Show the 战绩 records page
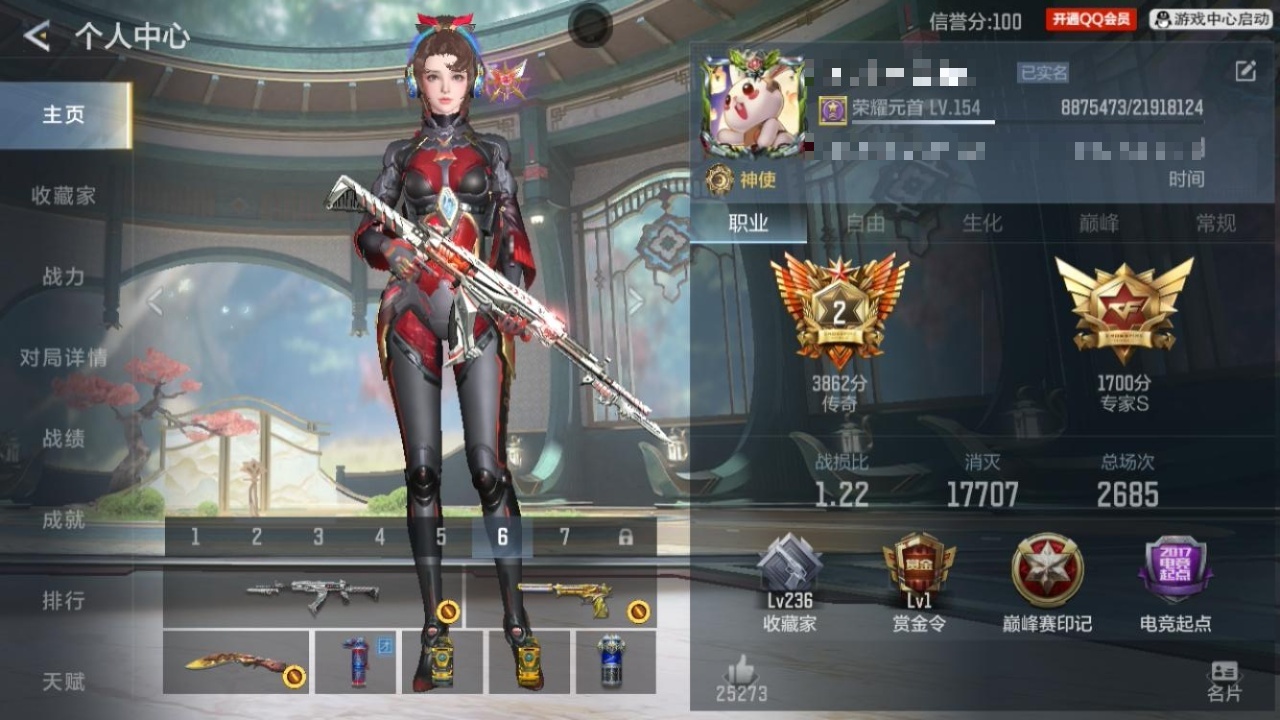This screenshot has width=1280, height=720. tap(64, 439)
